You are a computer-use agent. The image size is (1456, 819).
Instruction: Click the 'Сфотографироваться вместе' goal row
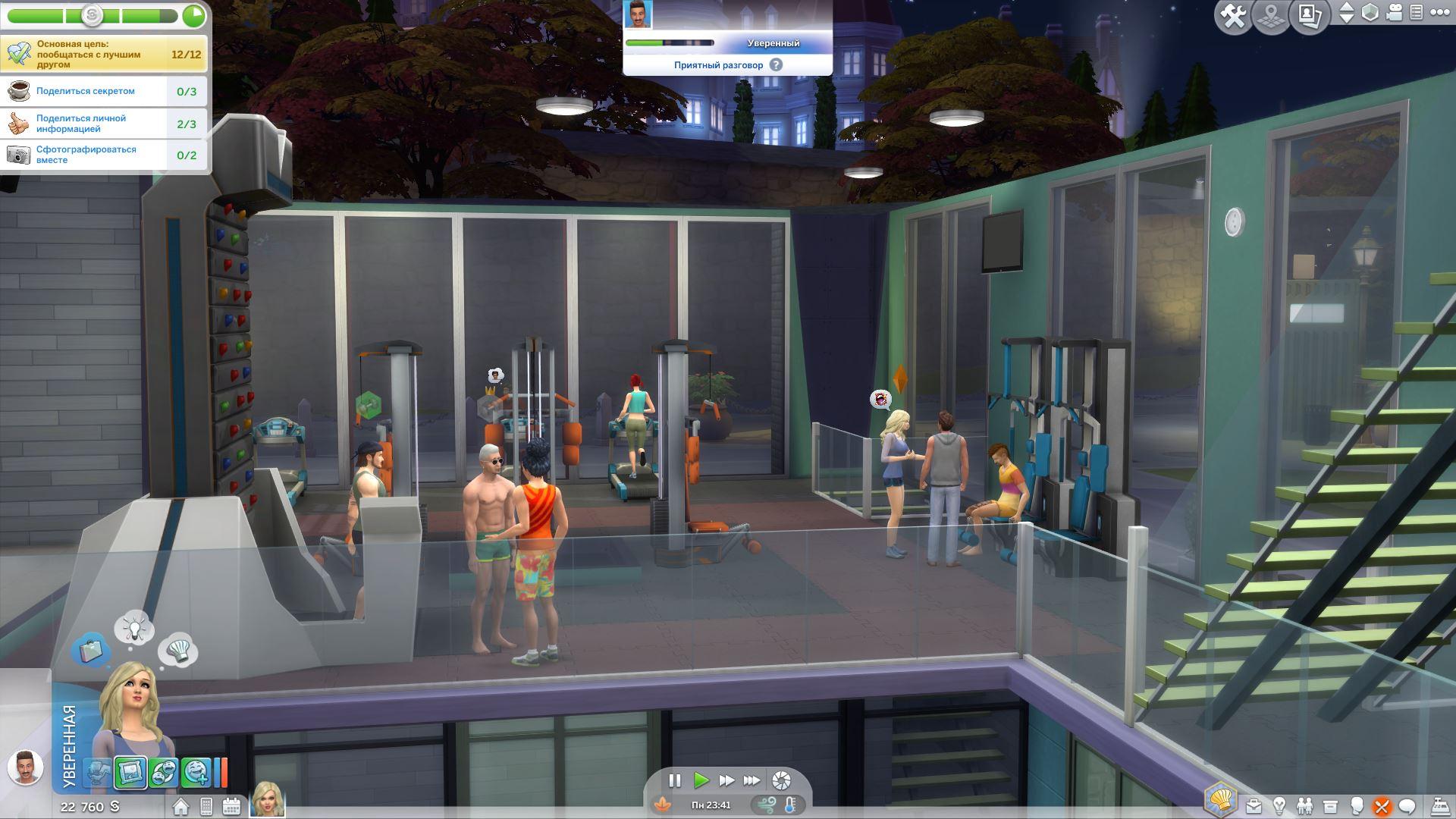pos(104,155)
